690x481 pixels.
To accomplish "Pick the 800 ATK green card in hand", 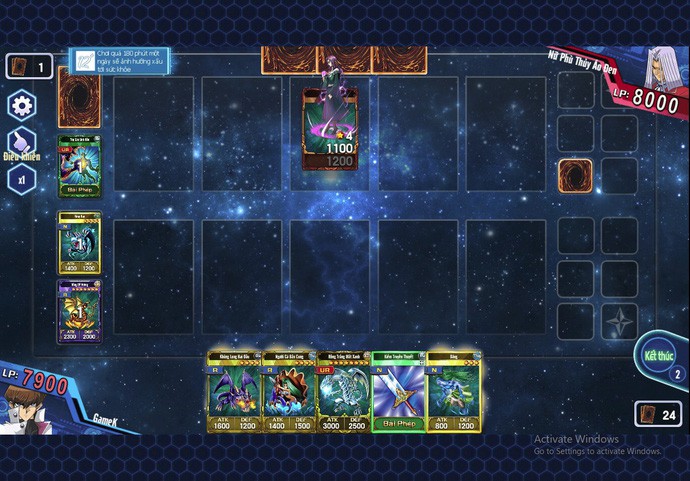I will coord(453,392).
